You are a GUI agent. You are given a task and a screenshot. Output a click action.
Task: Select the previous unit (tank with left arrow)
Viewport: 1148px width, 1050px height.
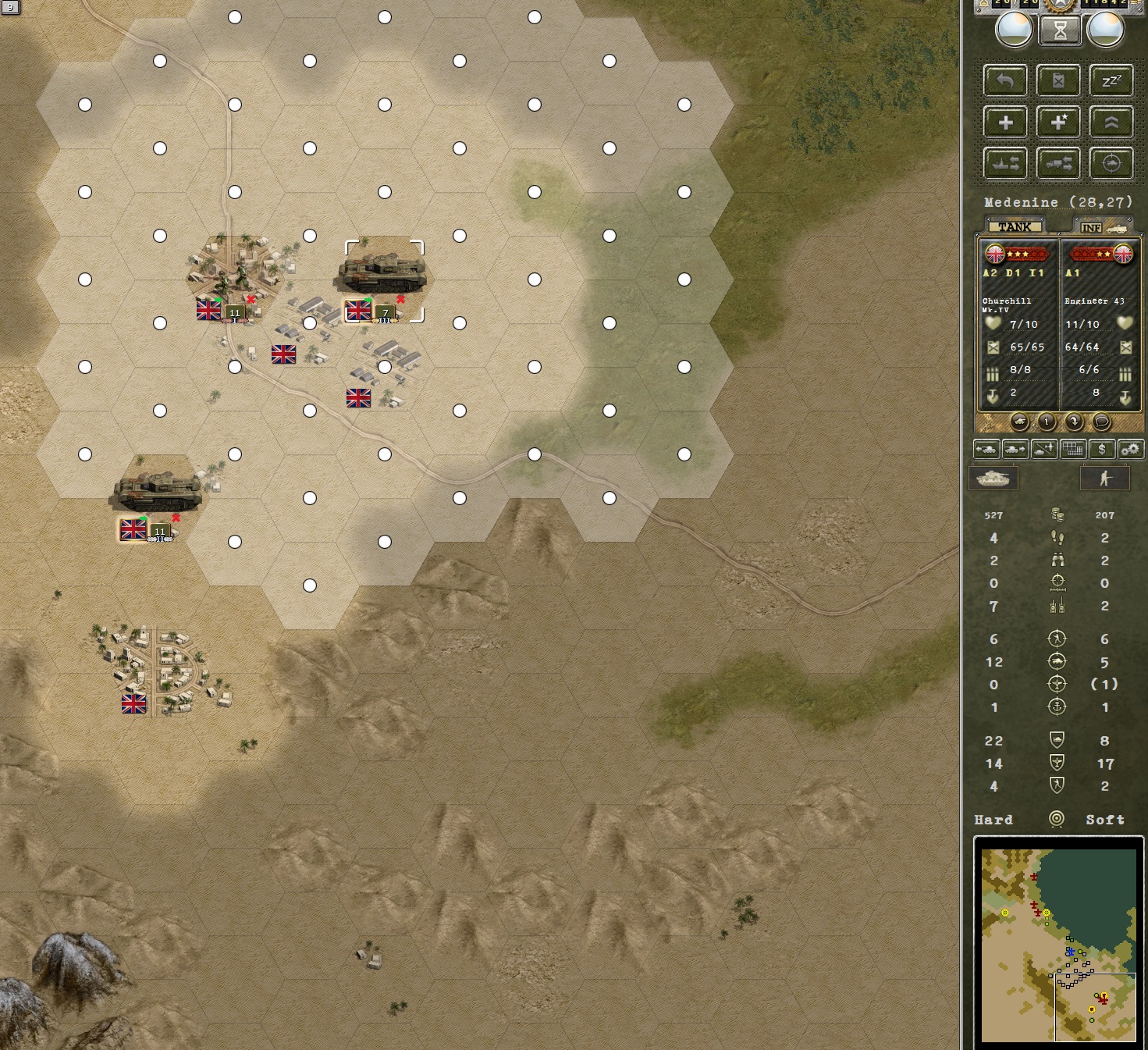point(986,449)
